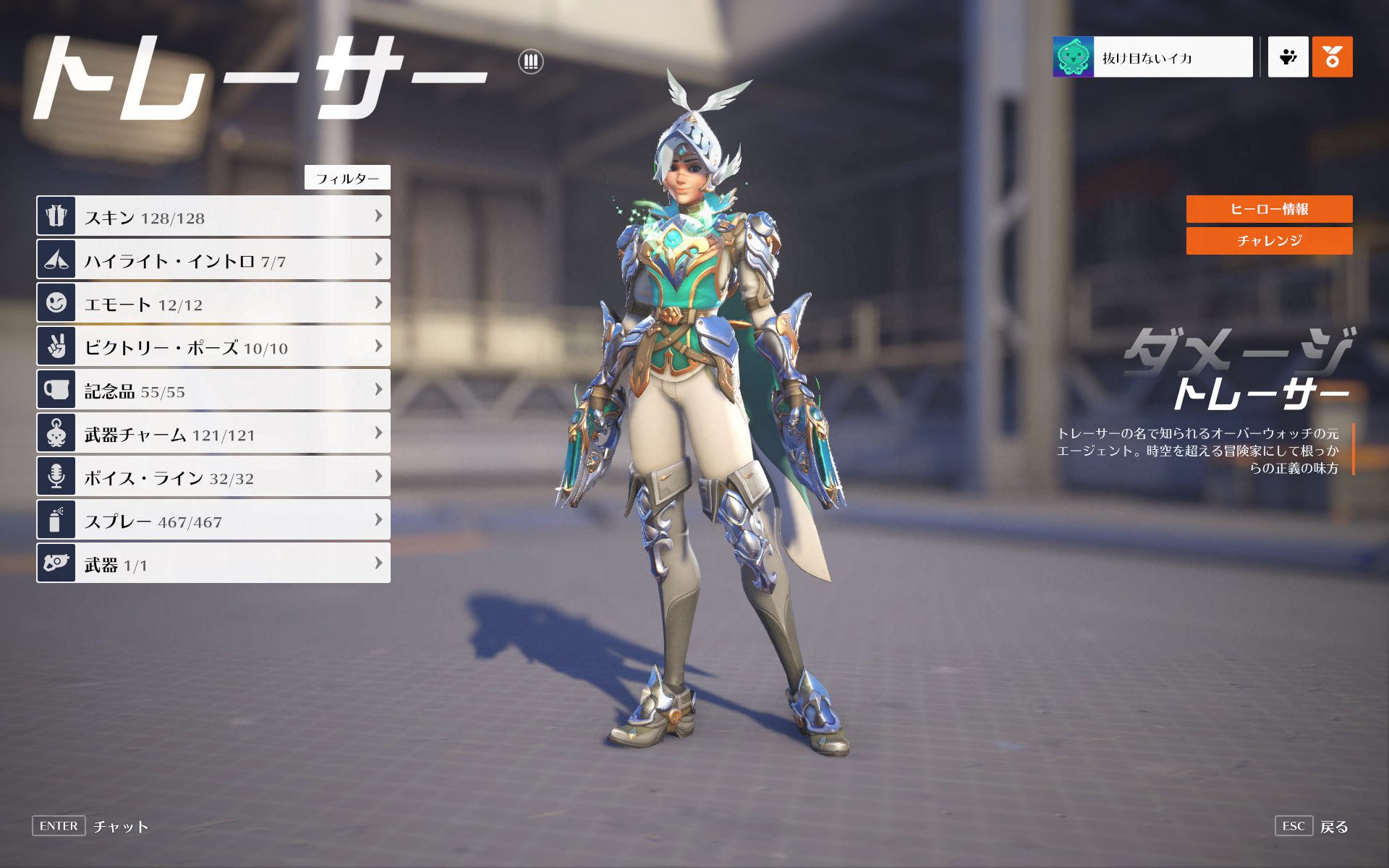Click the フィルター (Filter) button
Screen dimensions: 1389x868
click(x=347, y=178)
